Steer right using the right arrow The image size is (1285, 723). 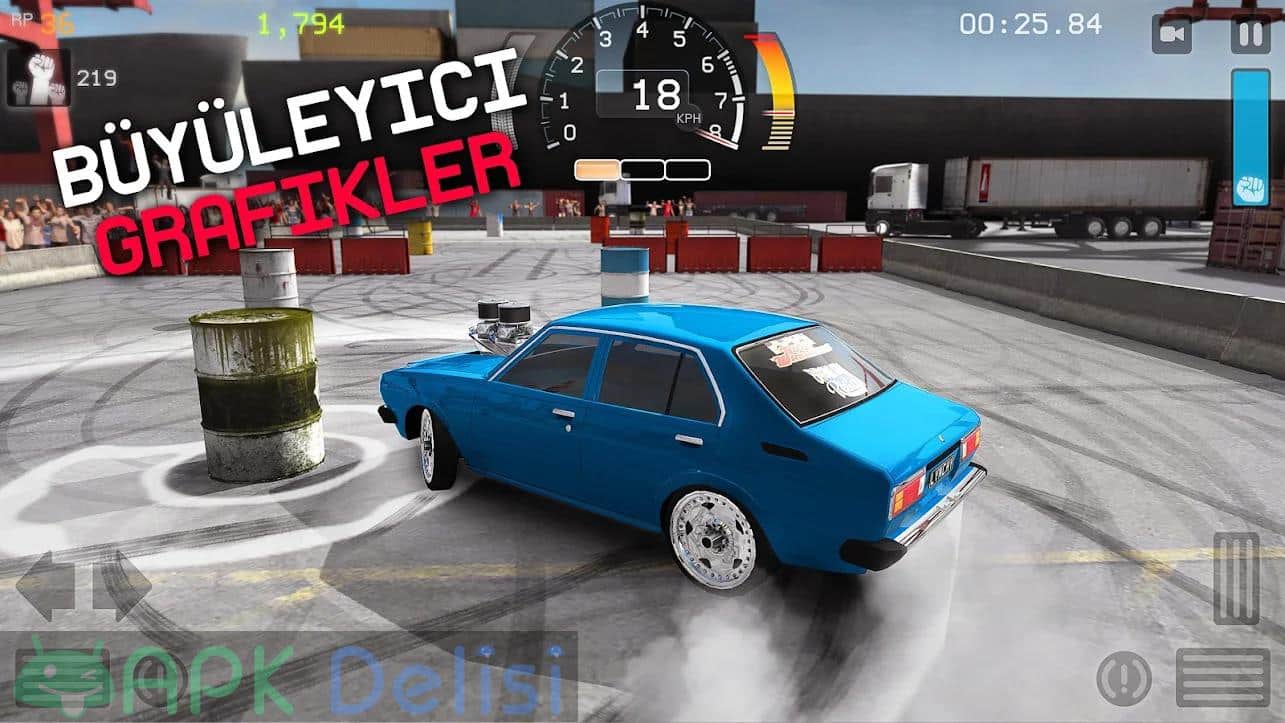click(122, 585)
